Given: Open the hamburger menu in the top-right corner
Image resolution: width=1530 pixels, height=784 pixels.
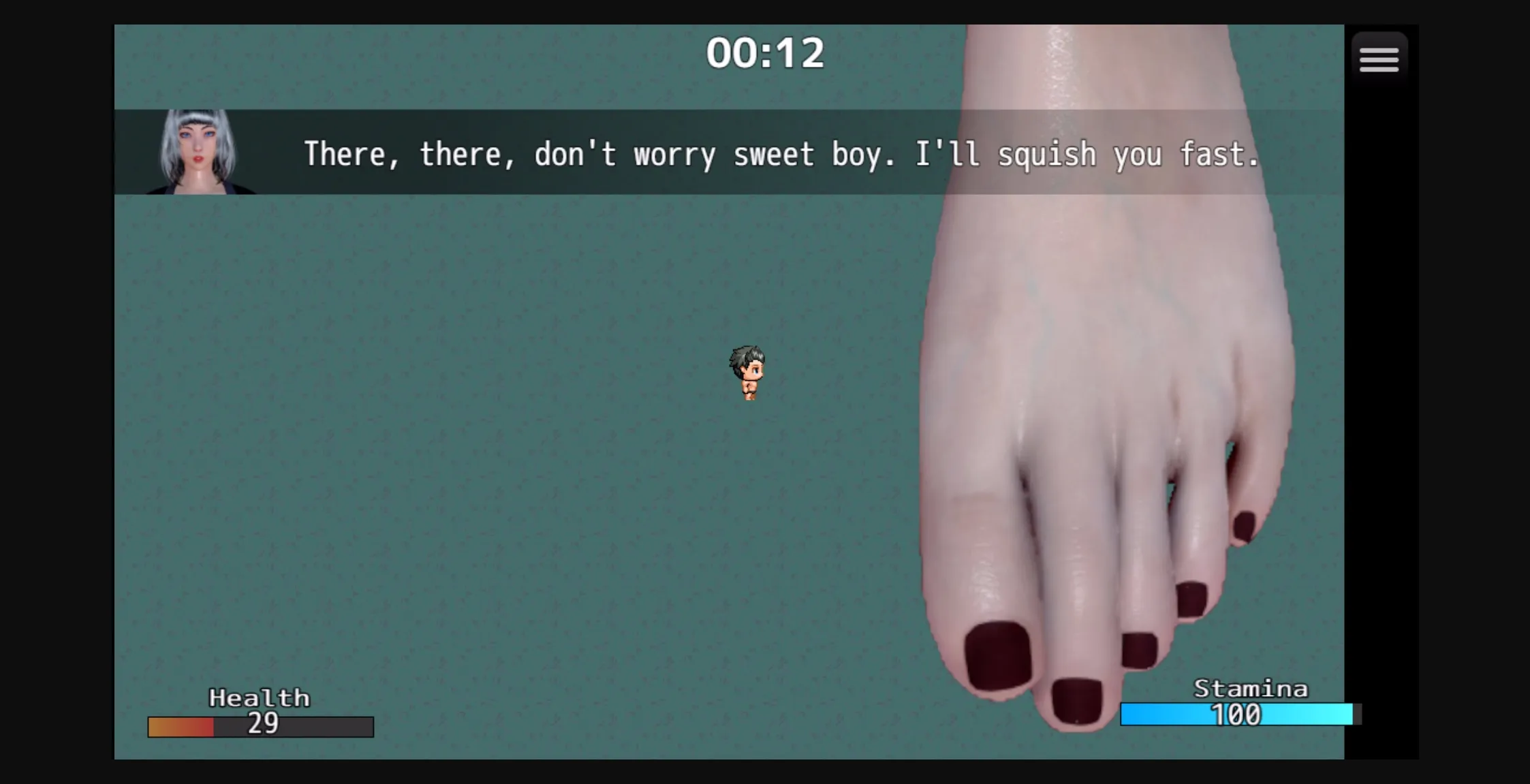Looking at the screenshot, I should click(1380, 58).
